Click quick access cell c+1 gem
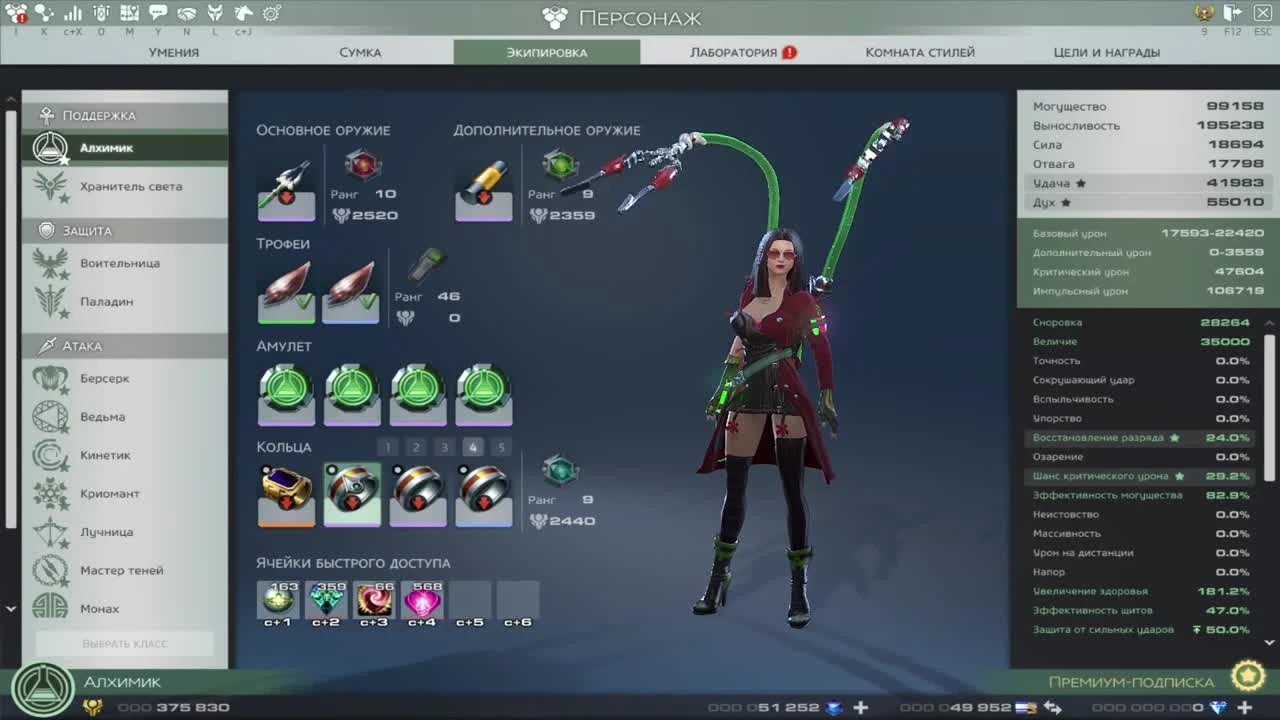 [277, 597]
